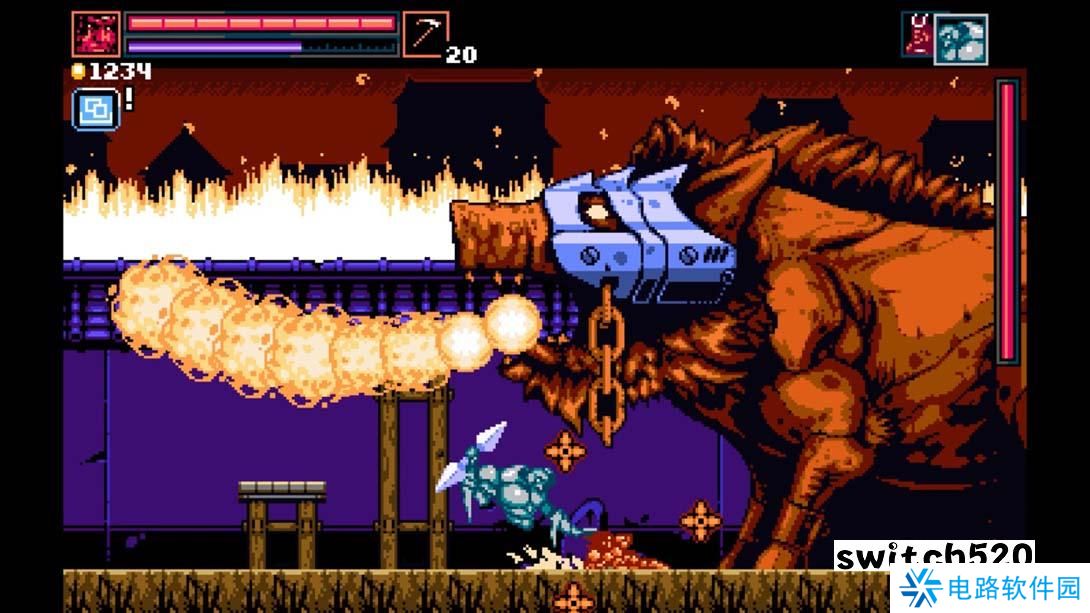
Task: Click the red player portrait
Action: click(x=96, y=34)
